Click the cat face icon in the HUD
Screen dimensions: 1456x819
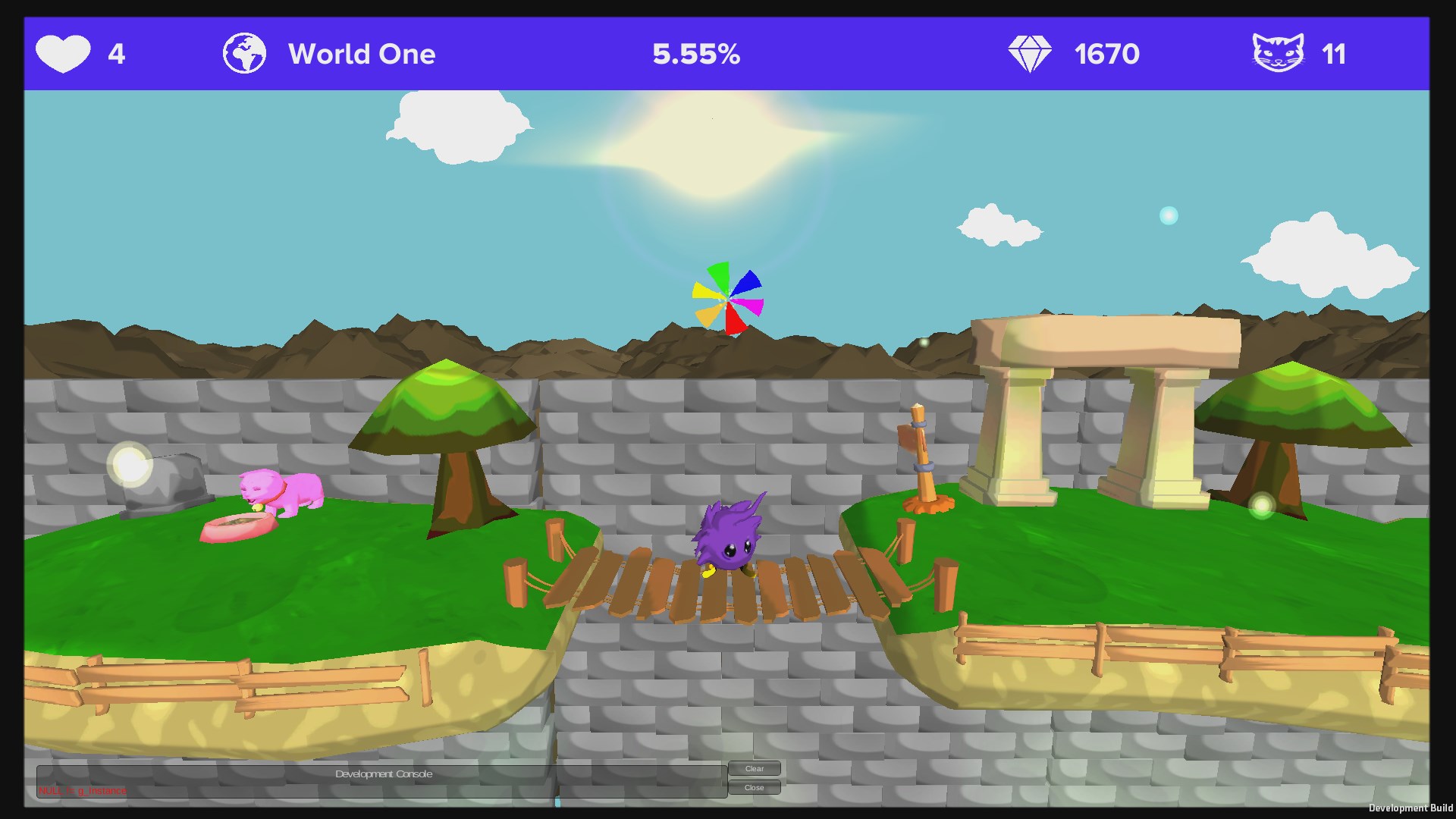click(1279, 53)
